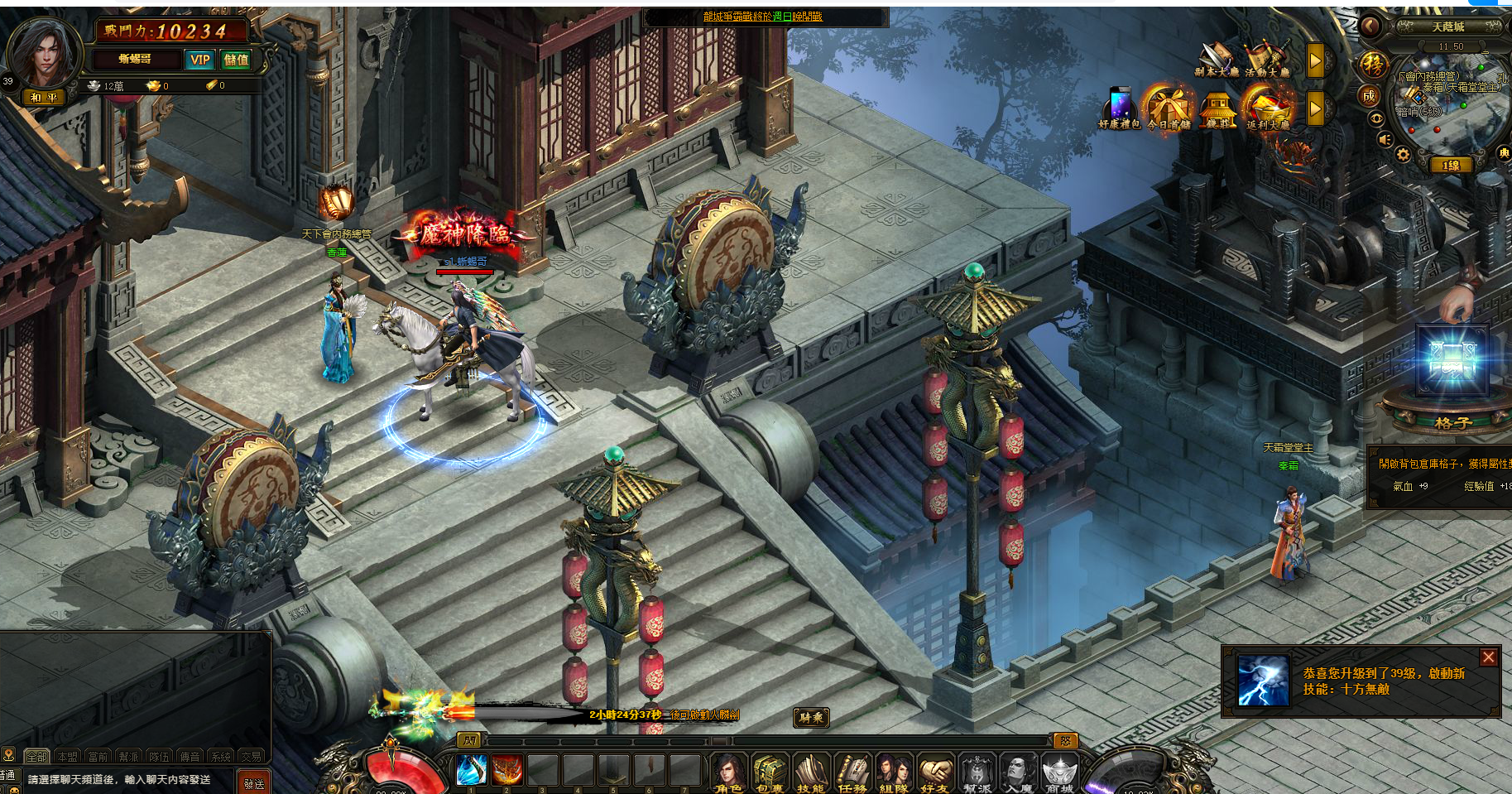This screenshot has height=794, width=1512.
Task: Click the 儲值 recharge button
Action: (237, 60)
